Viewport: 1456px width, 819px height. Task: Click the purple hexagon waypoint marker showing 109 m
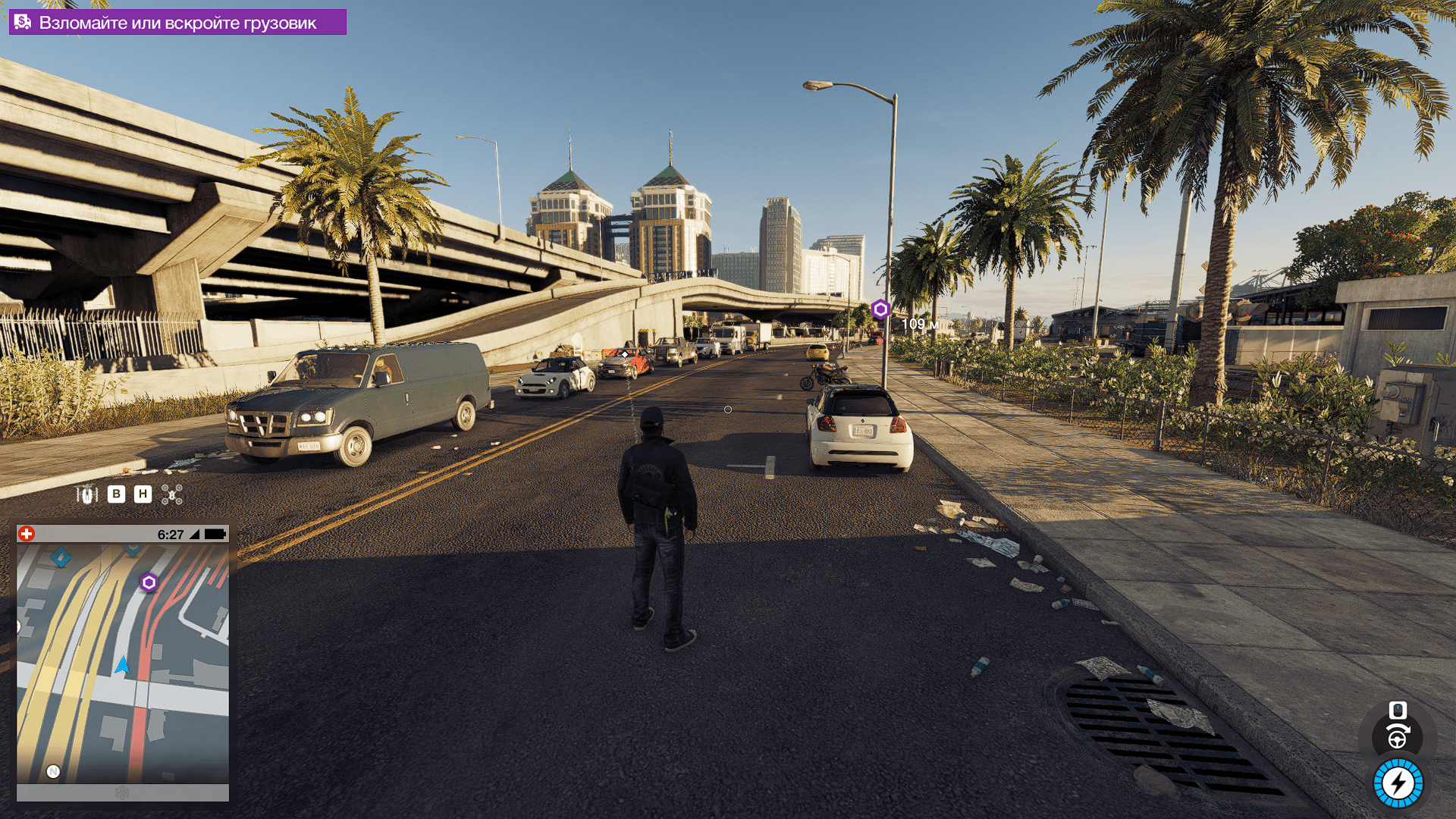[880, 309]
